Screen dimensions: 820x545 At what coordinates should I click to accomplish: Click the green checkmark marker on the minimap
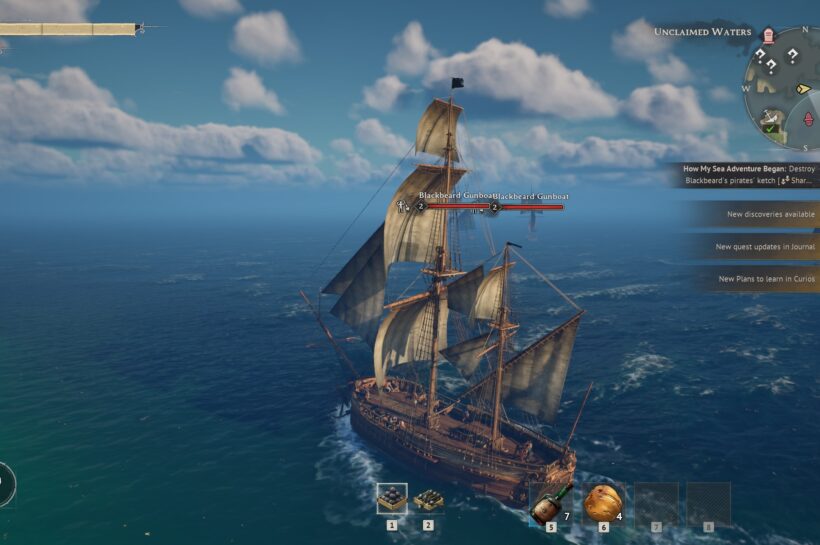coord(769,127)
